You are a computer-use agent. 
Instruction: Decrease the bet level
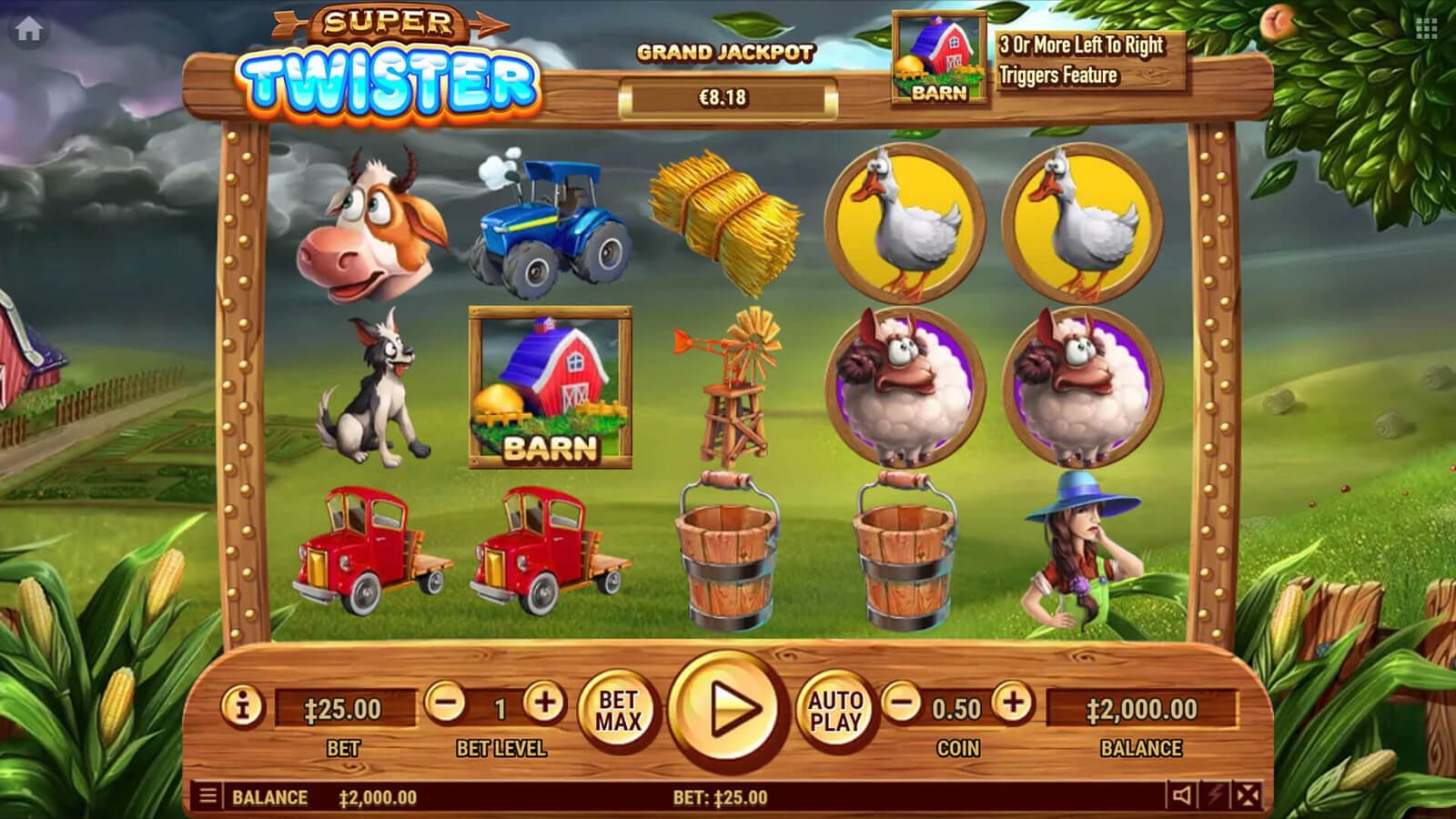point(446,703)
